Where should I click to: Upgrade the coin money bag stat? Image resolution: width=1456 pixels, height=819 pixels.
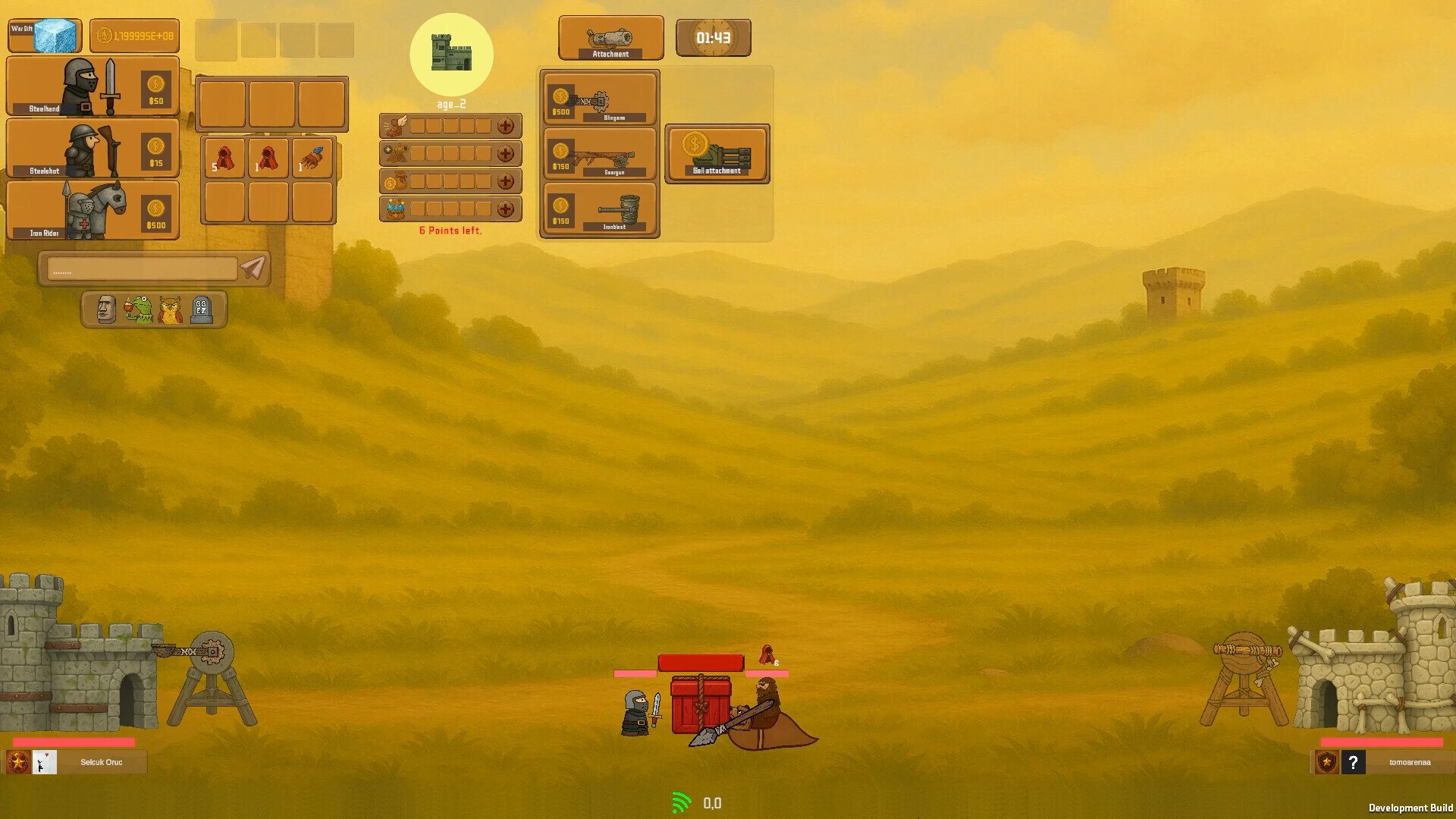tap(506, 181)
